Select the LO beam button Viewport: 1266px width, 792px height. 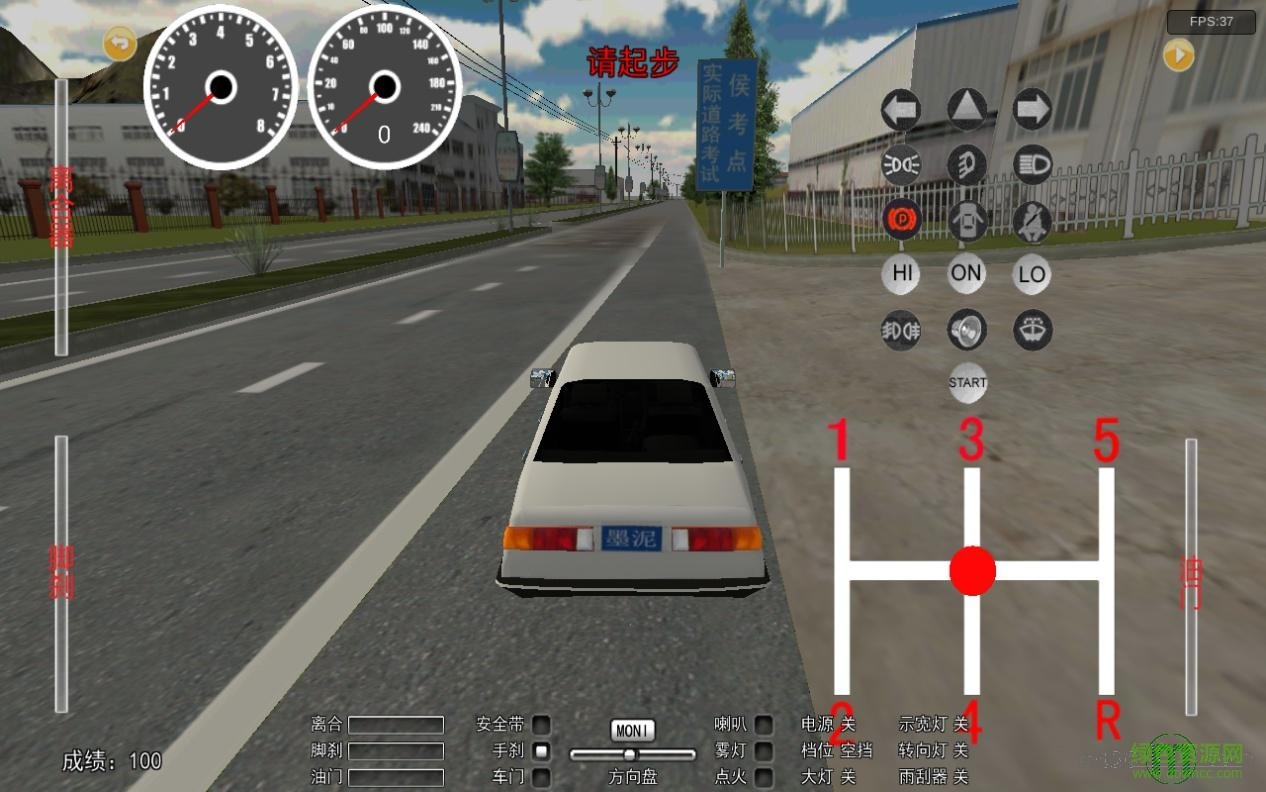click(1032, 274)
